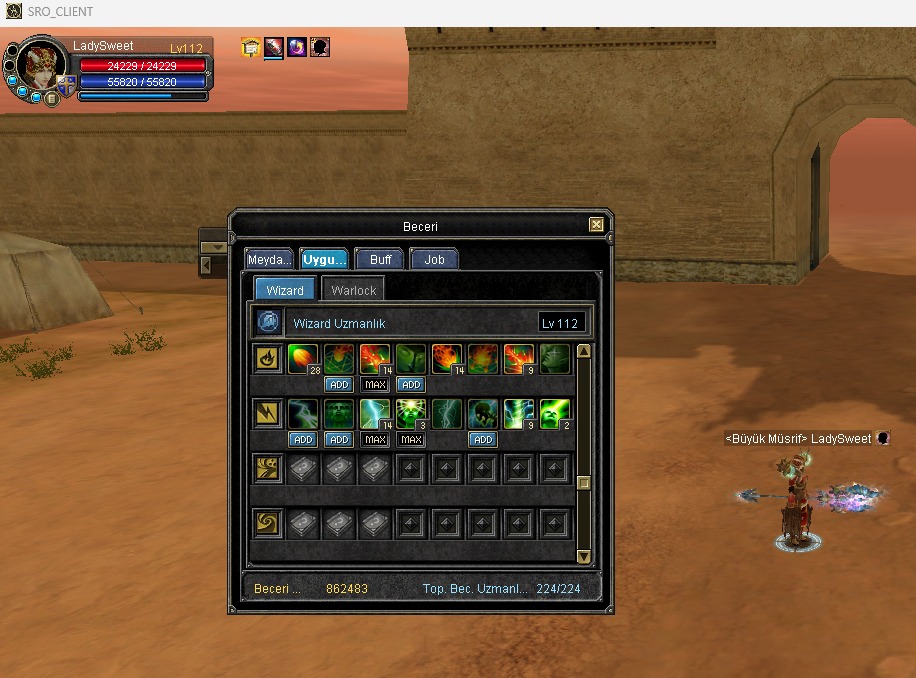Click the purple swirl buff icon
The width and height of the screenshot is (916, 678).
tap(297, 47)
